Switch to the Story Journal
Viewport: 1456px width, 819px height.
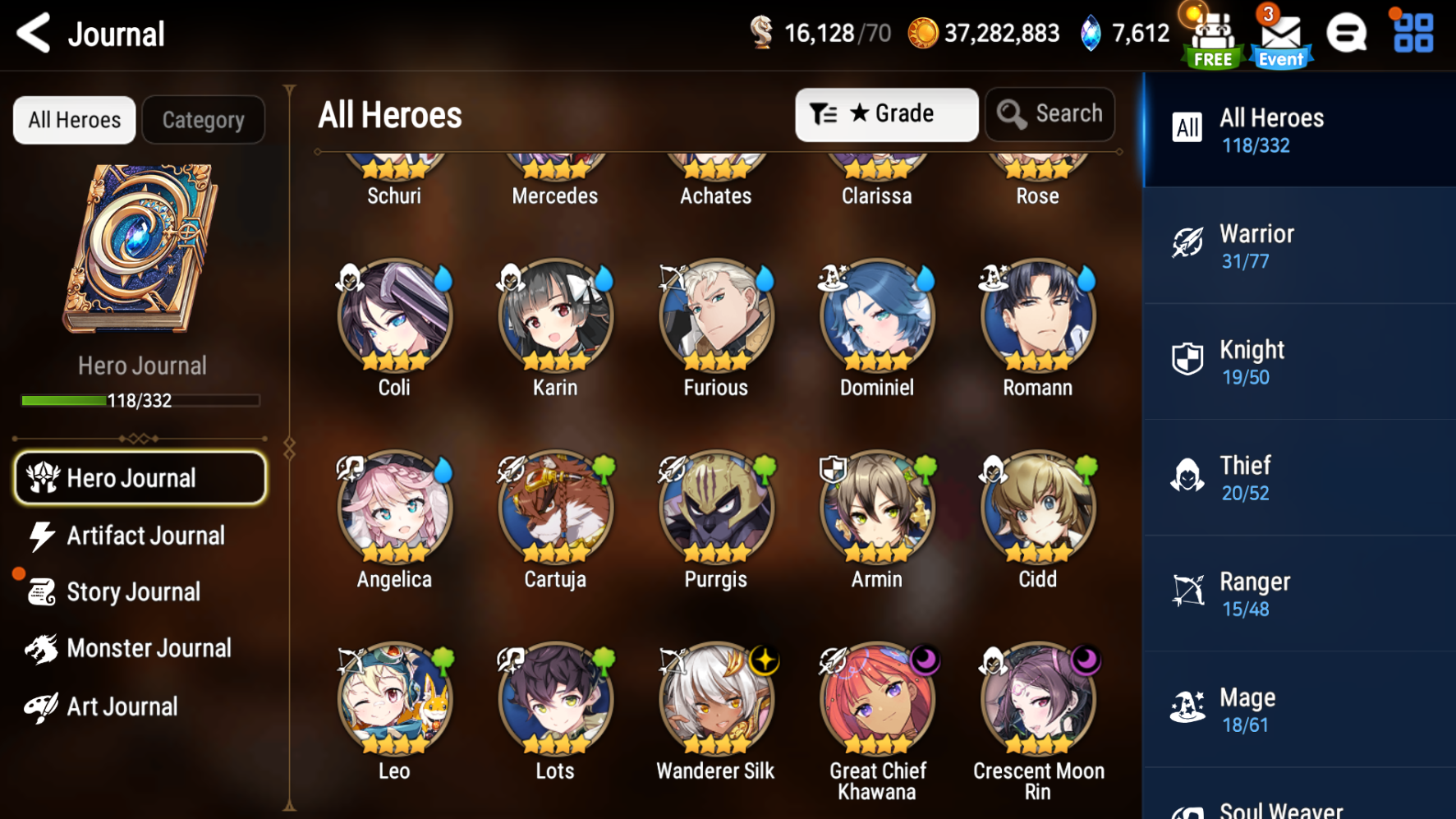(133, 591)
